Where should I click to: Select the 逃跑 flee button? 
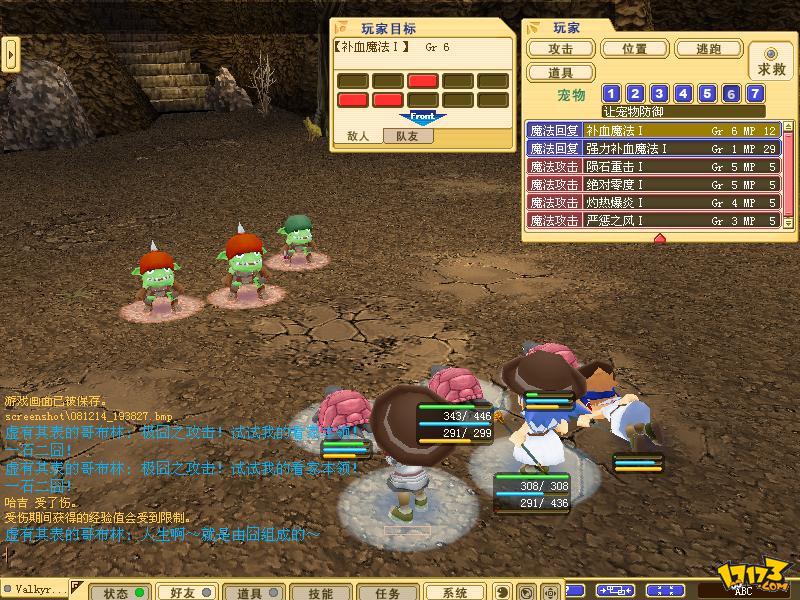coord(708,49)
